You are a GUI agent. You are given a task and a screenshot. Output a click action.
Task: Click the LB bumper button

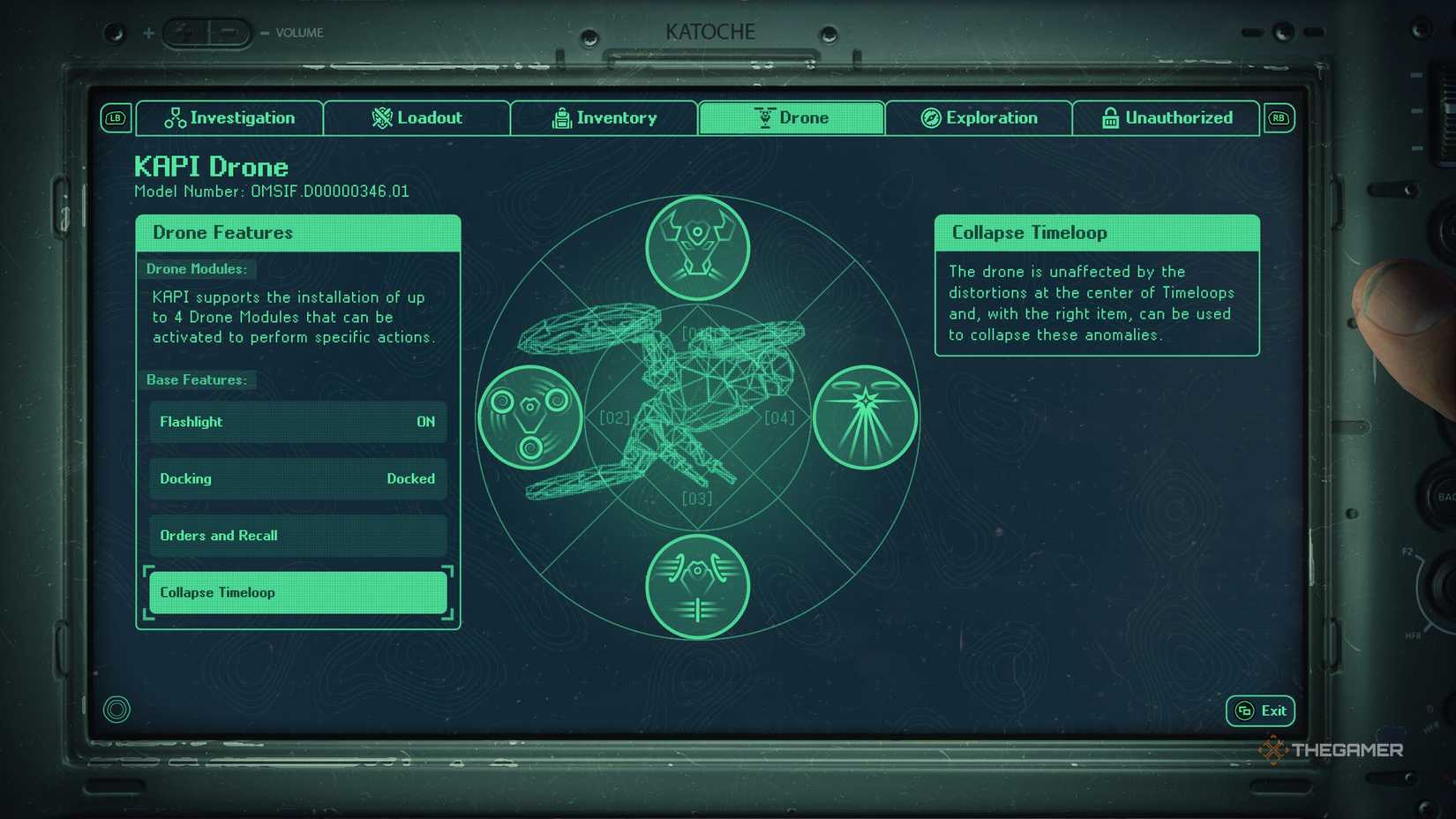(x=115, y=117)
